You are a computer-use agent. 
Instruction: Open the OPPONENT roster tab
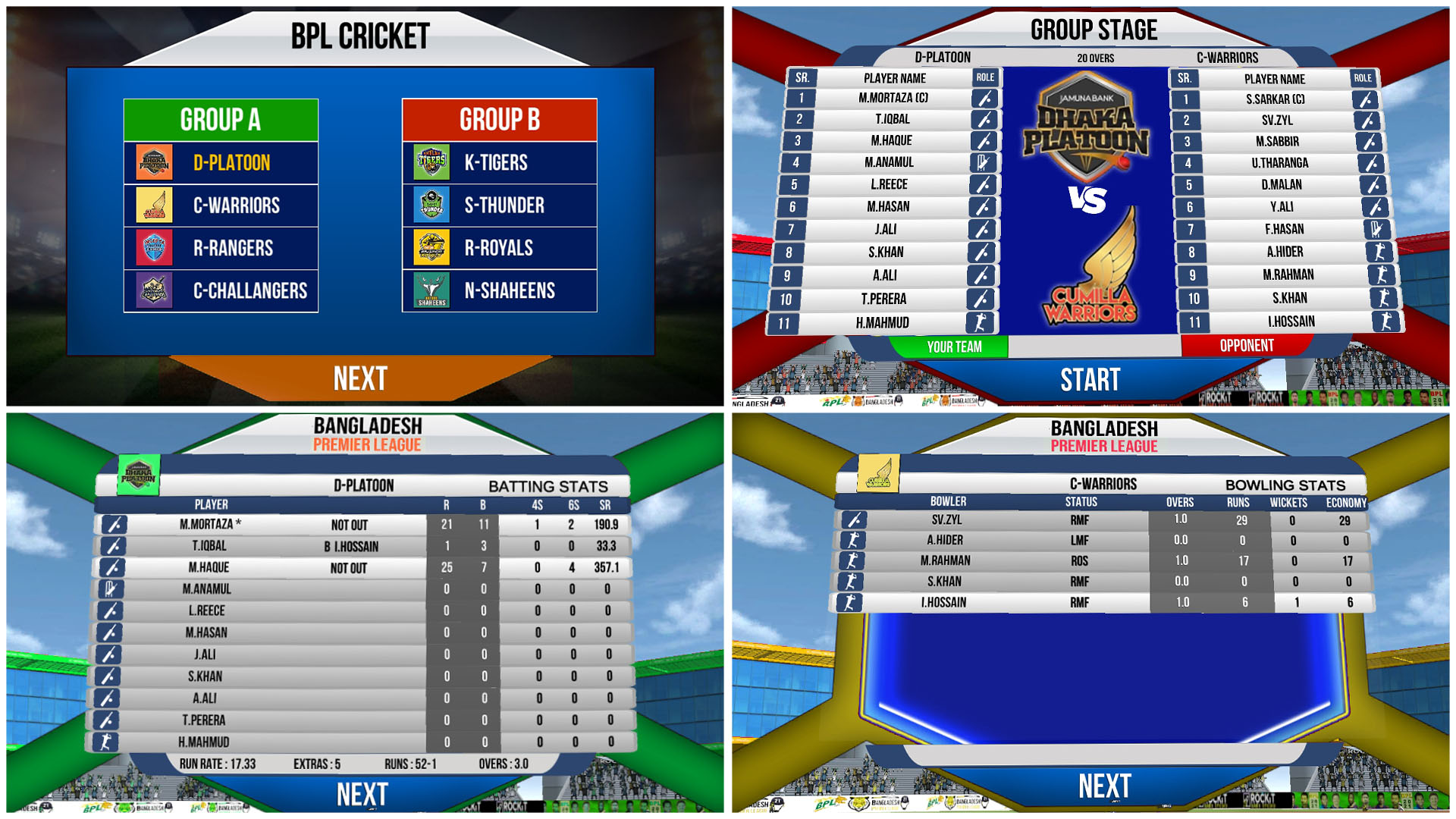coord(1246,344)
